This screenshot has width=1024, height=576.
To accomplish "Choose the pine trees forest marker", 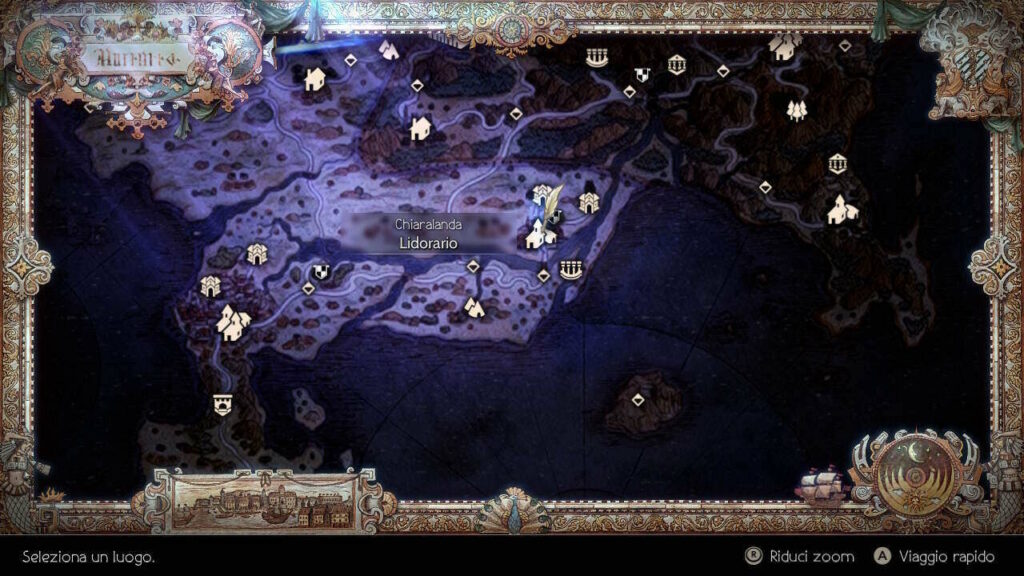I will click(x=796, y=110).
